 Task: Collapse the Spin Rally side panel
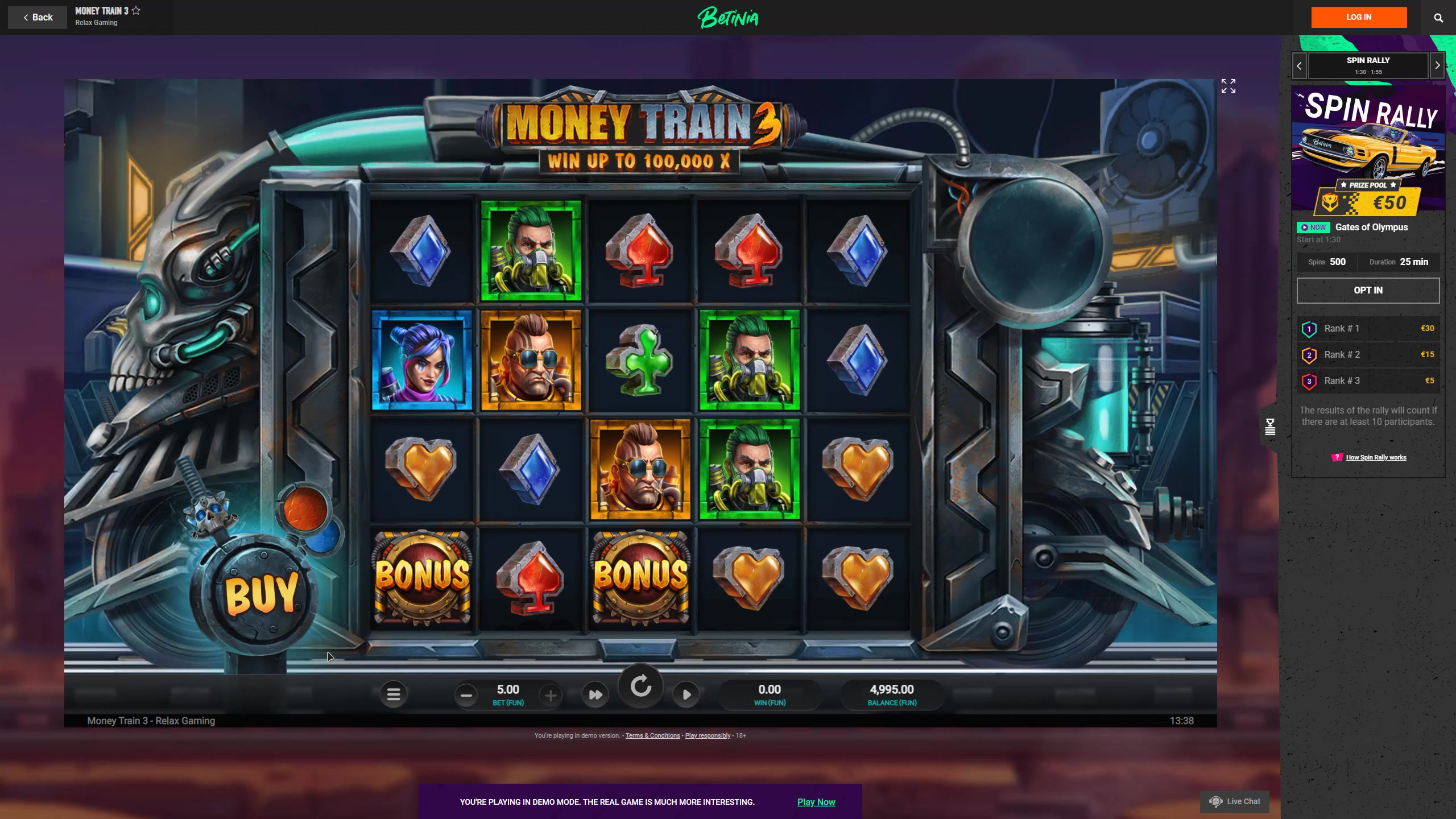click(x=1270, y=427)
